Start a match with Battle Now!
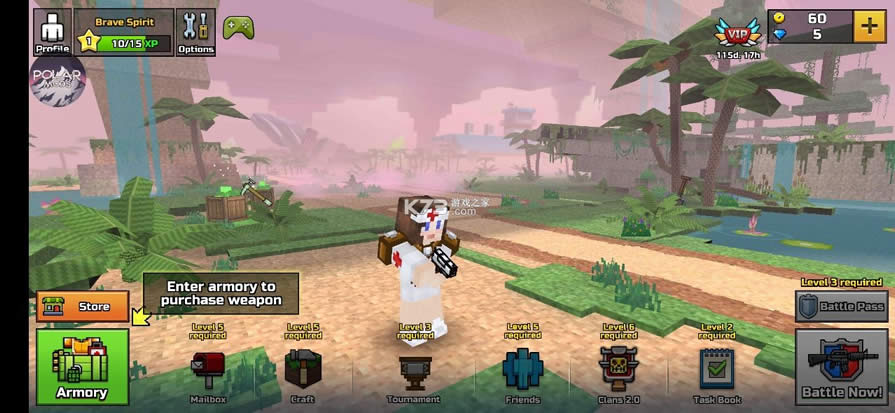This screenshot has width=895, height=413. tap(841, 367)
